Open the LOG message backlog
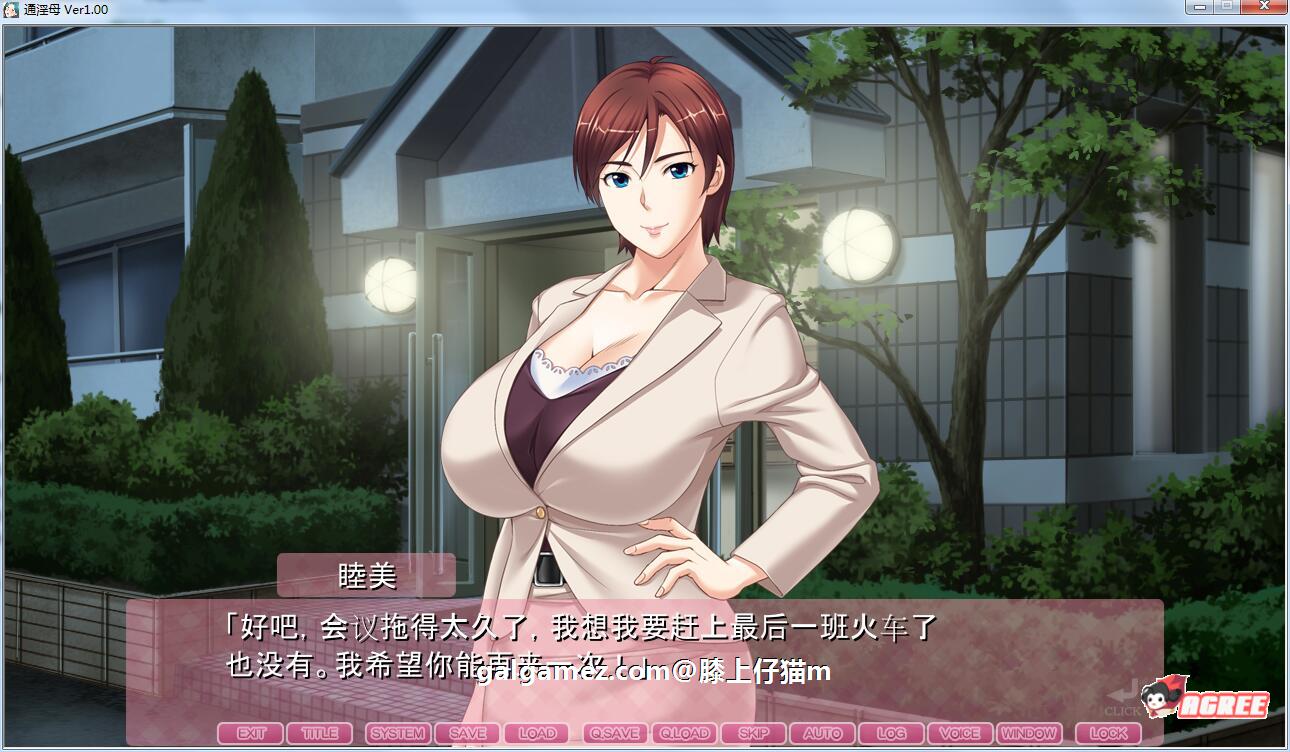The height and width of the screenshot is (752, 1290). [890, 733]
